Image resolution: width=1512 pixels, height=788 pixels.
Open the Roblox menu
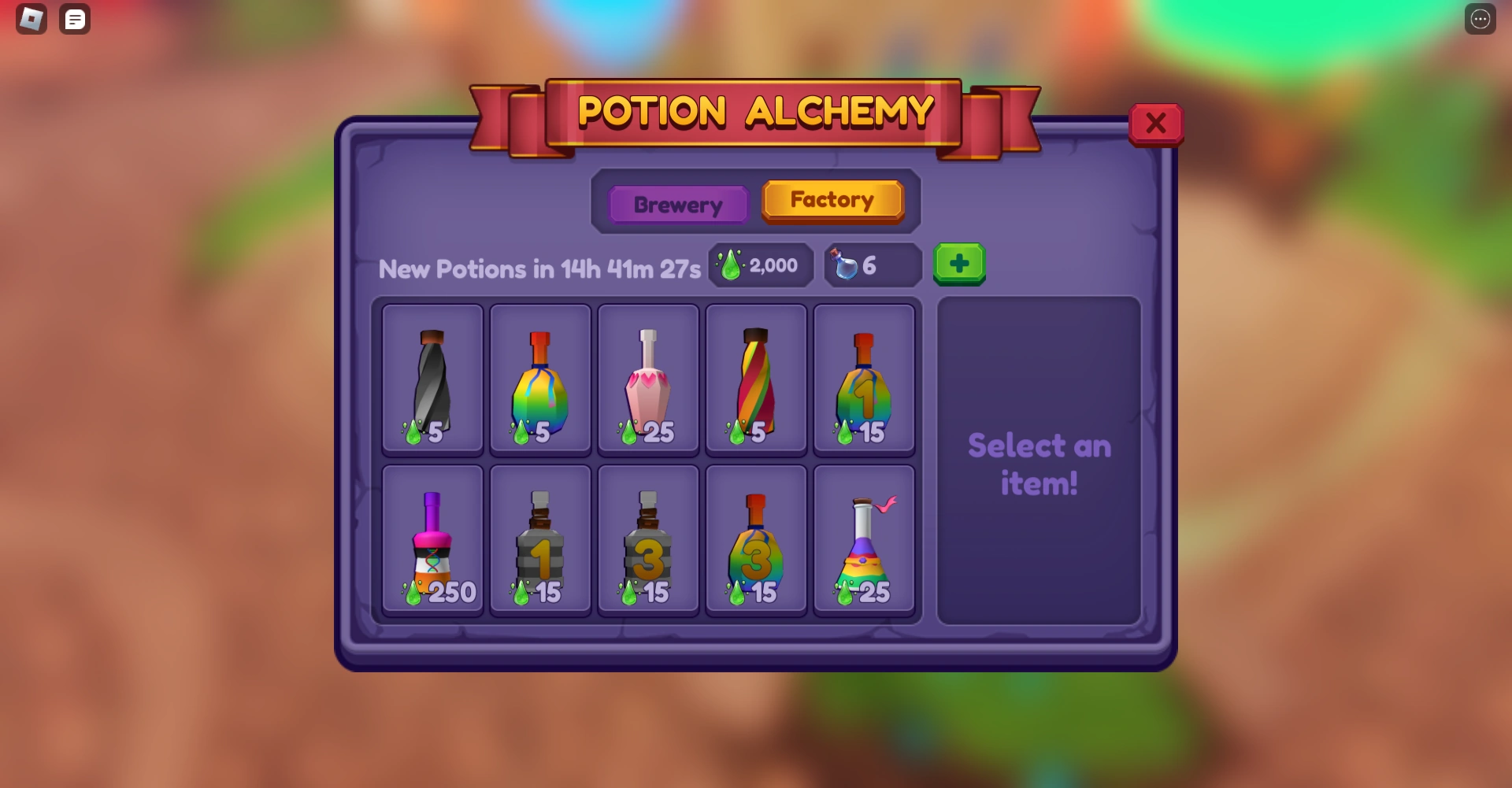pos(30,19)
